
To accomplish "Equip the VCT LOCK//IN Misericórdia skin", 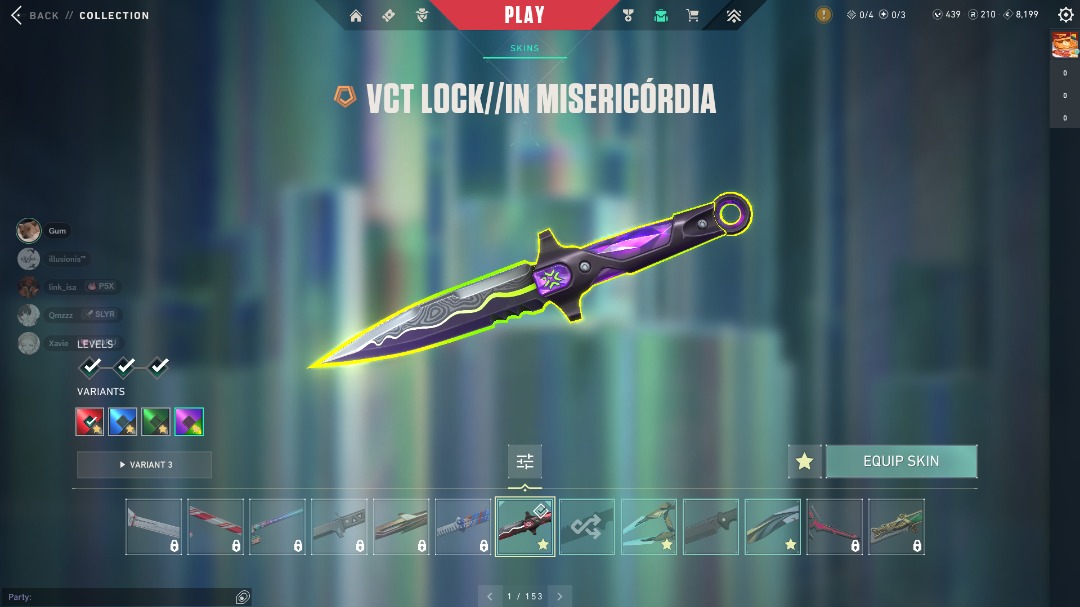I will tap(901, 462).
